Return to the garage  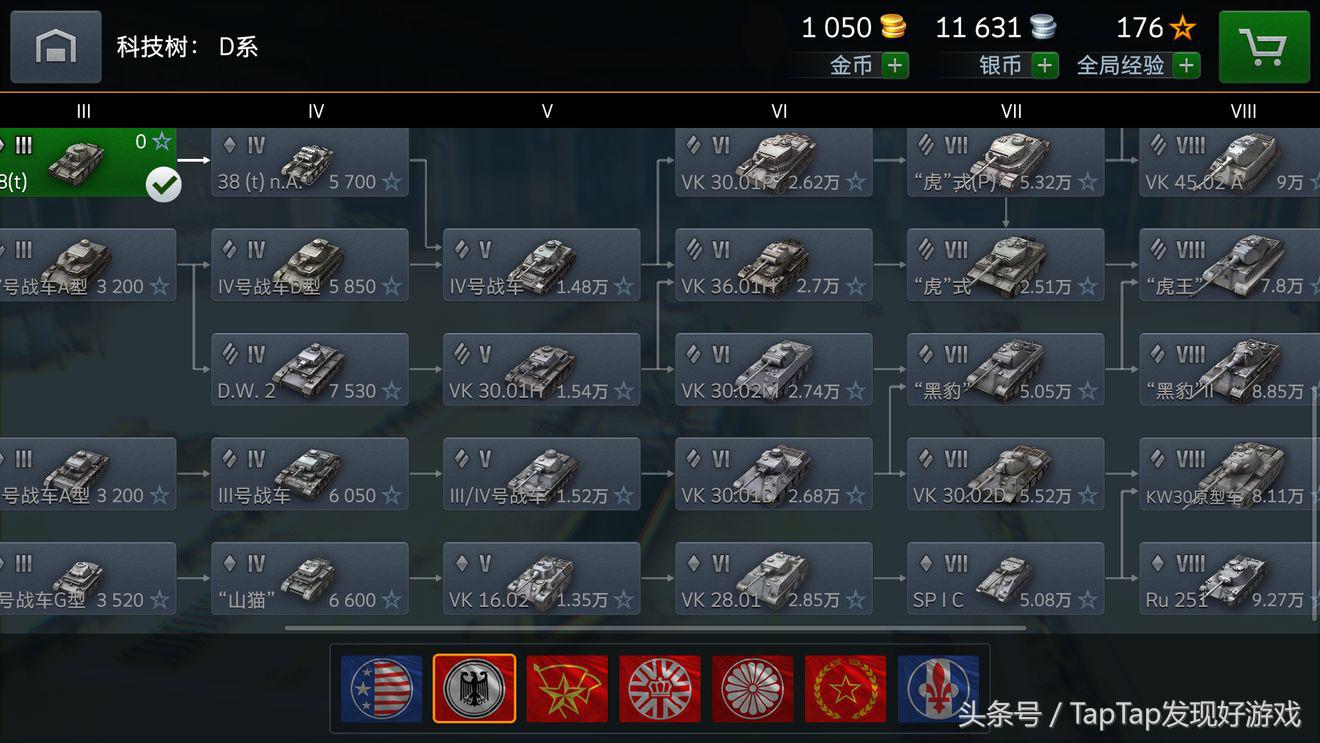pos(56,47)
